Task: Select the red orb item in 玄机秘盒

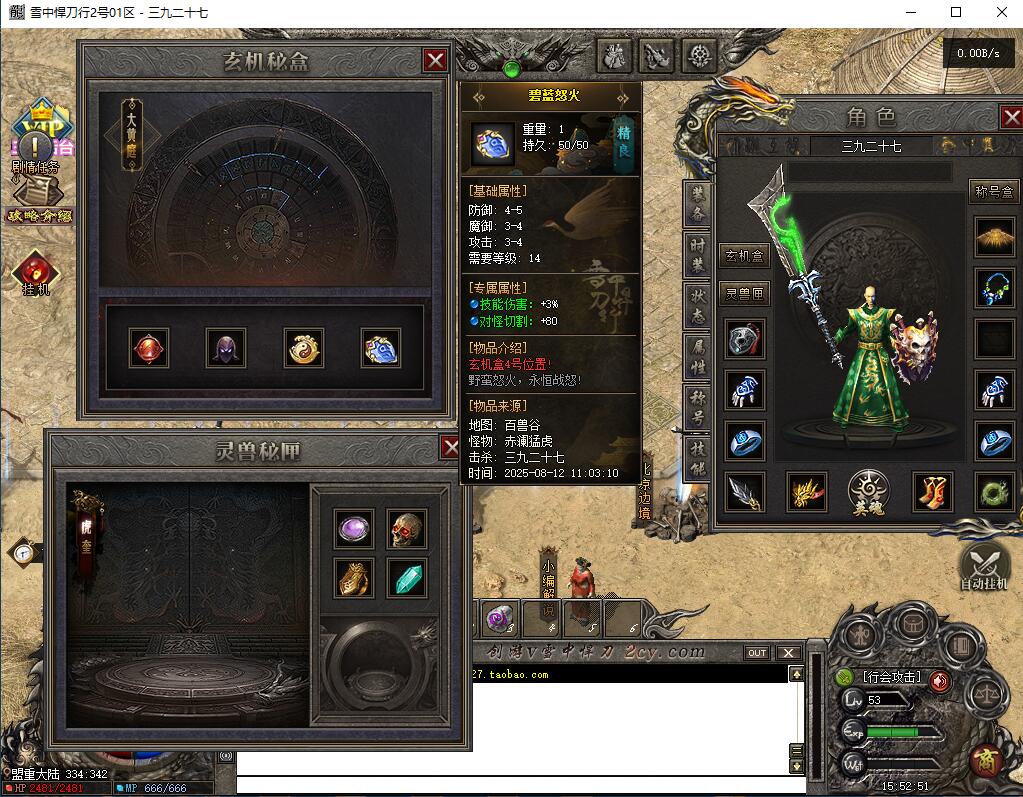Action: pyautogui.click(x=149, y=348)
